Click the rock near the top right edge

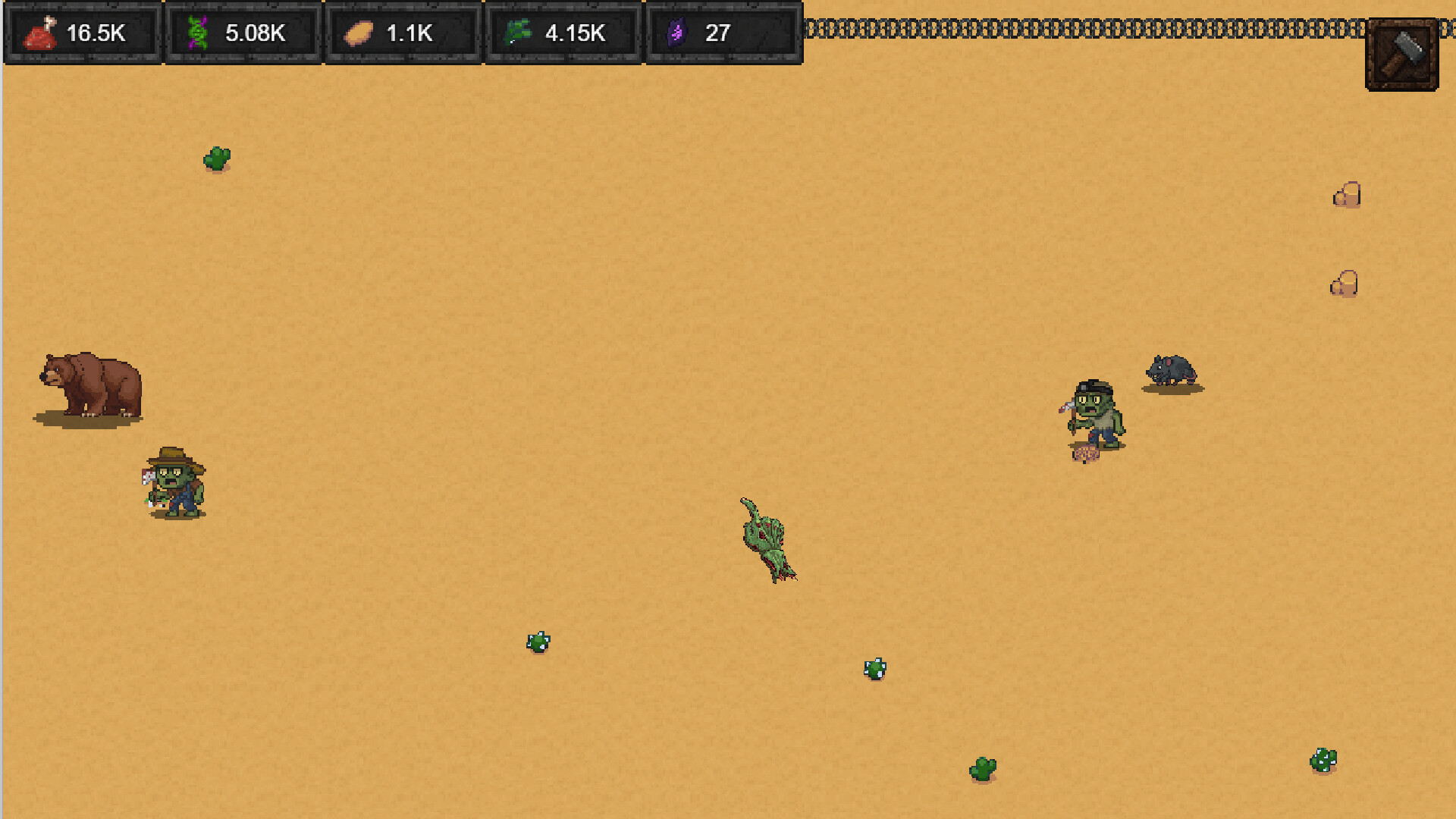point(1348,195)
